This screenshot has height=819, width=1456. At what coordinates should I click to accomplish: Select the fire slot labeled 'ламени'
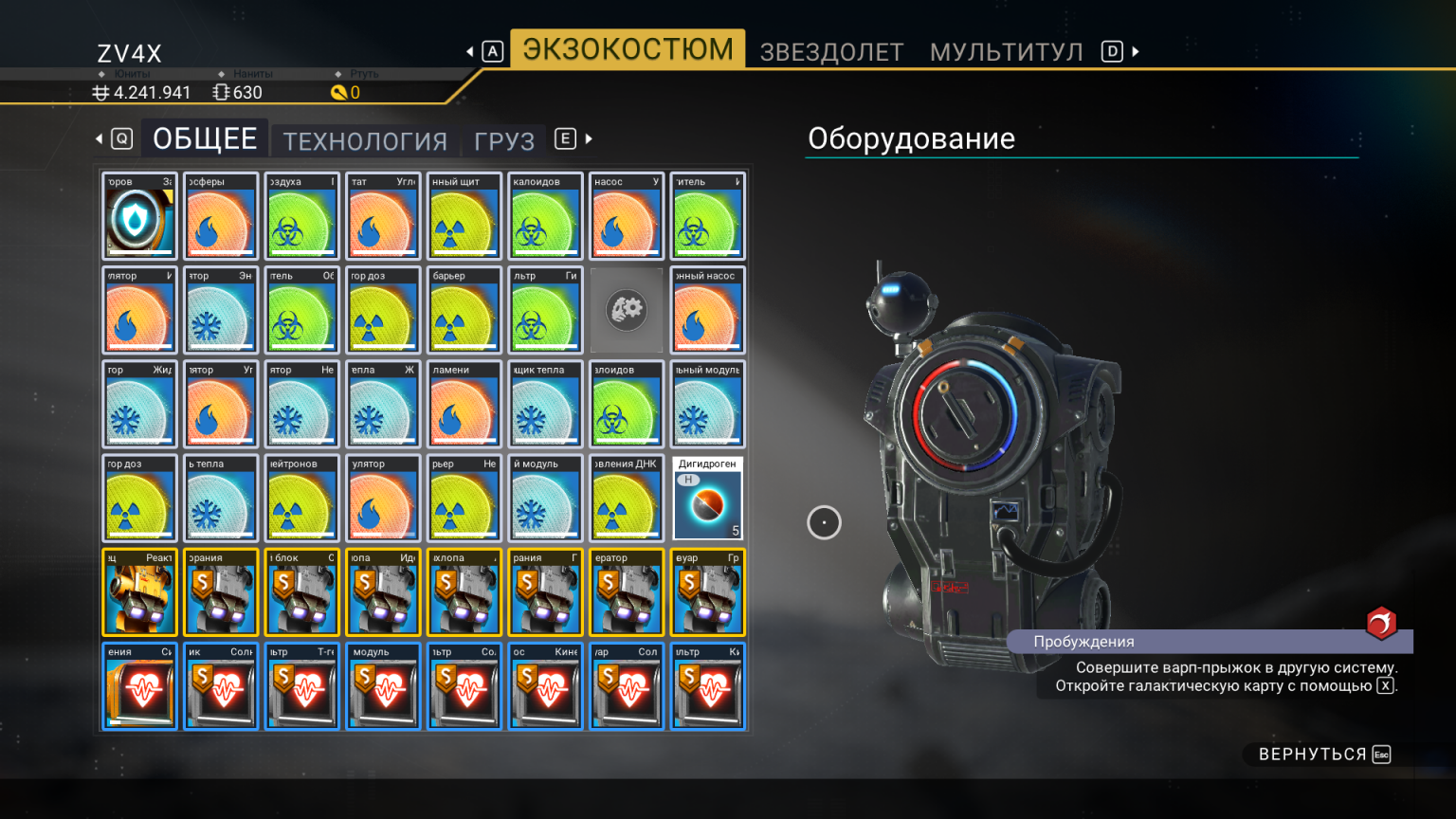tap(464, 404)
